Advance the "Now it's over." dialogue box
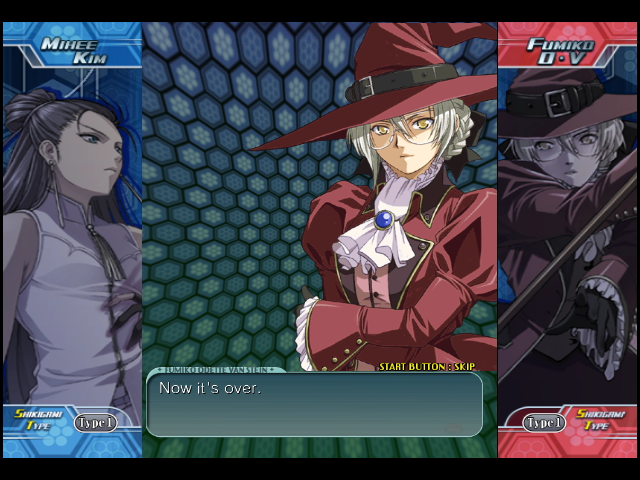Viewport: 640px width, 480px height. [x=314, y=404]
